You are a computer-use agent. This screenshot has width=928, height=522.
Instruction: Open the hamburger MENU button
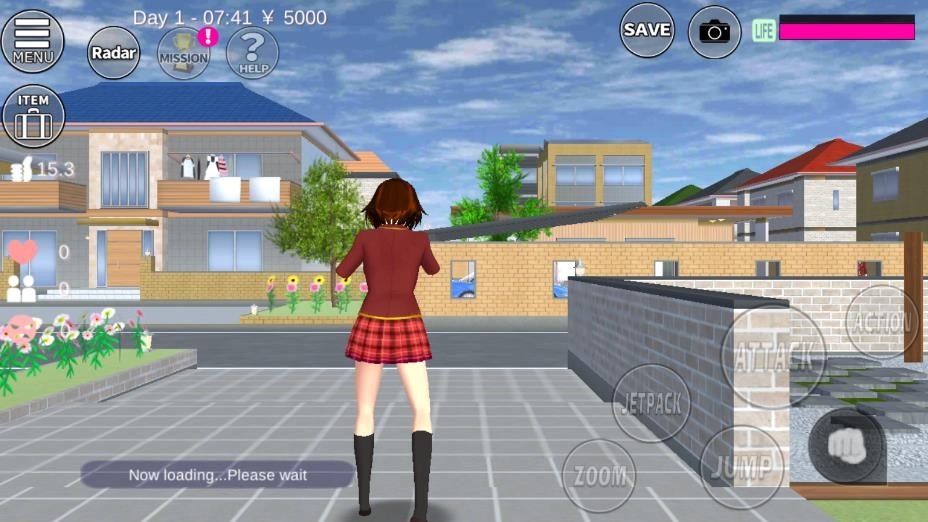click(33, 40)
